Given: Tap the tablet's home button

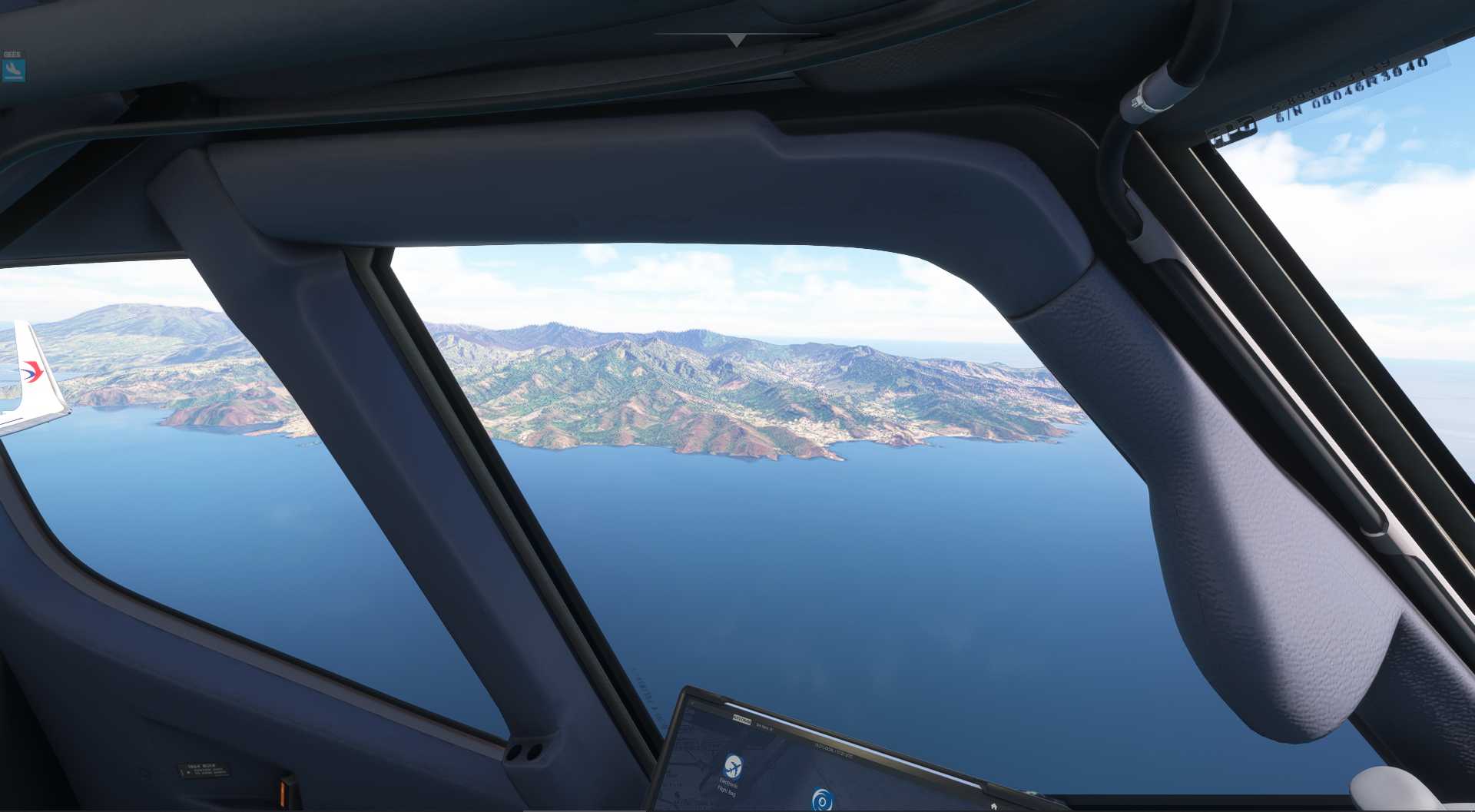Looking at the screenshot, I should (x=993, y=806).
